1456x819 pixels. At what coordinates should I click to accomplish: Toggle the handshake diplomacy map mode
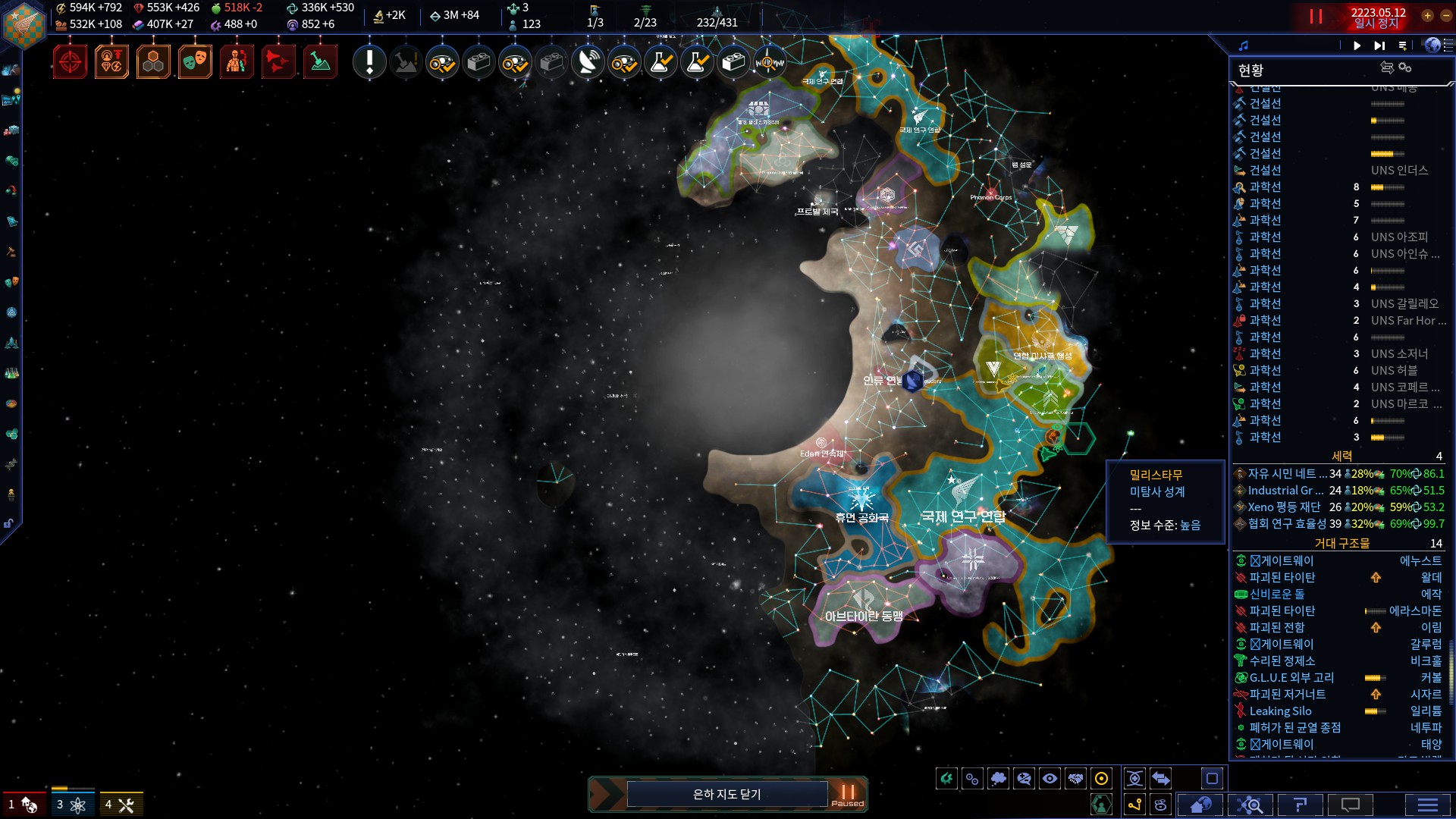point(1075,779)
